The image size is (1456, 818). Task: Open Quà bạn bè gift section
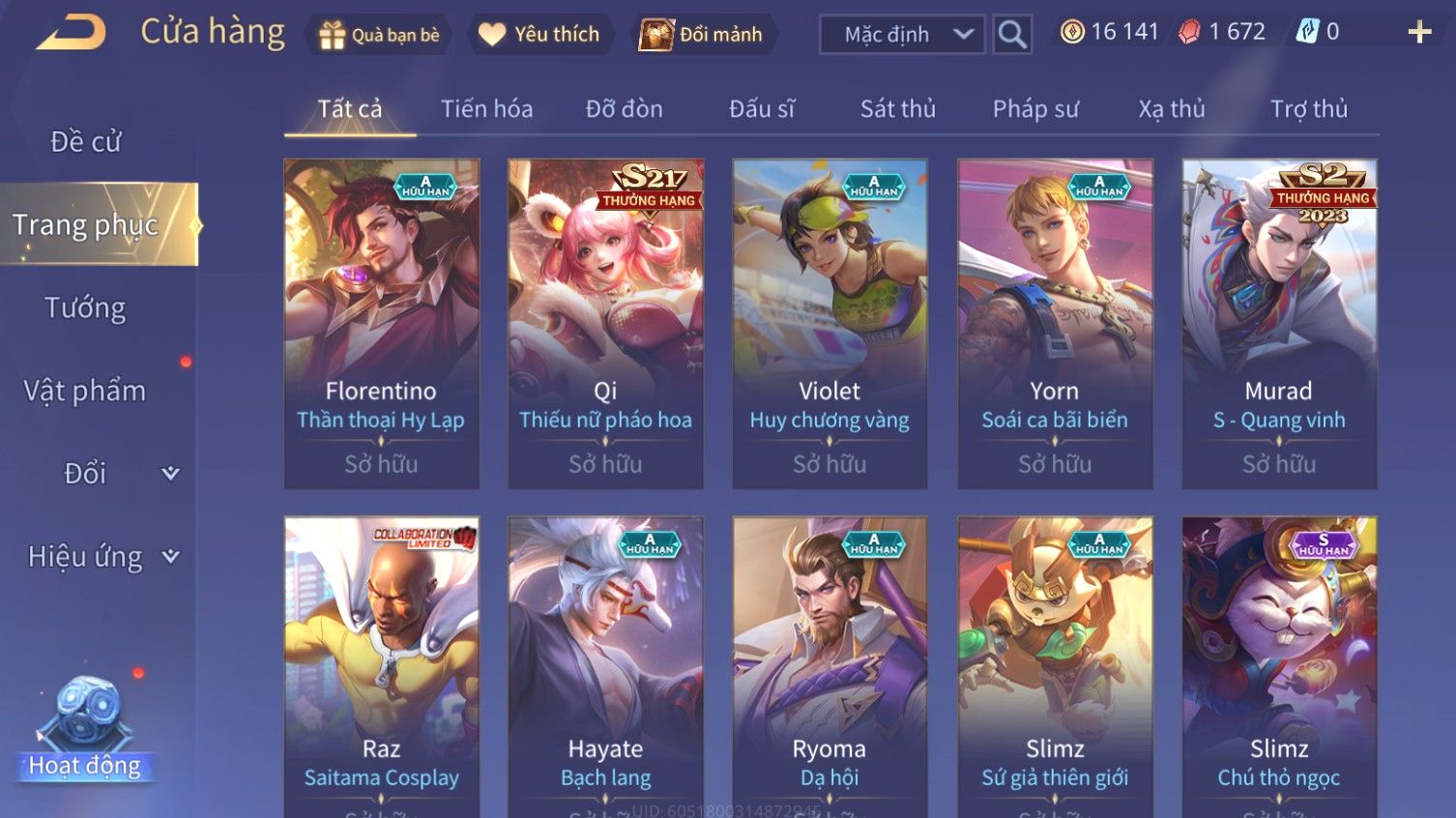click(x=379, y=35)
